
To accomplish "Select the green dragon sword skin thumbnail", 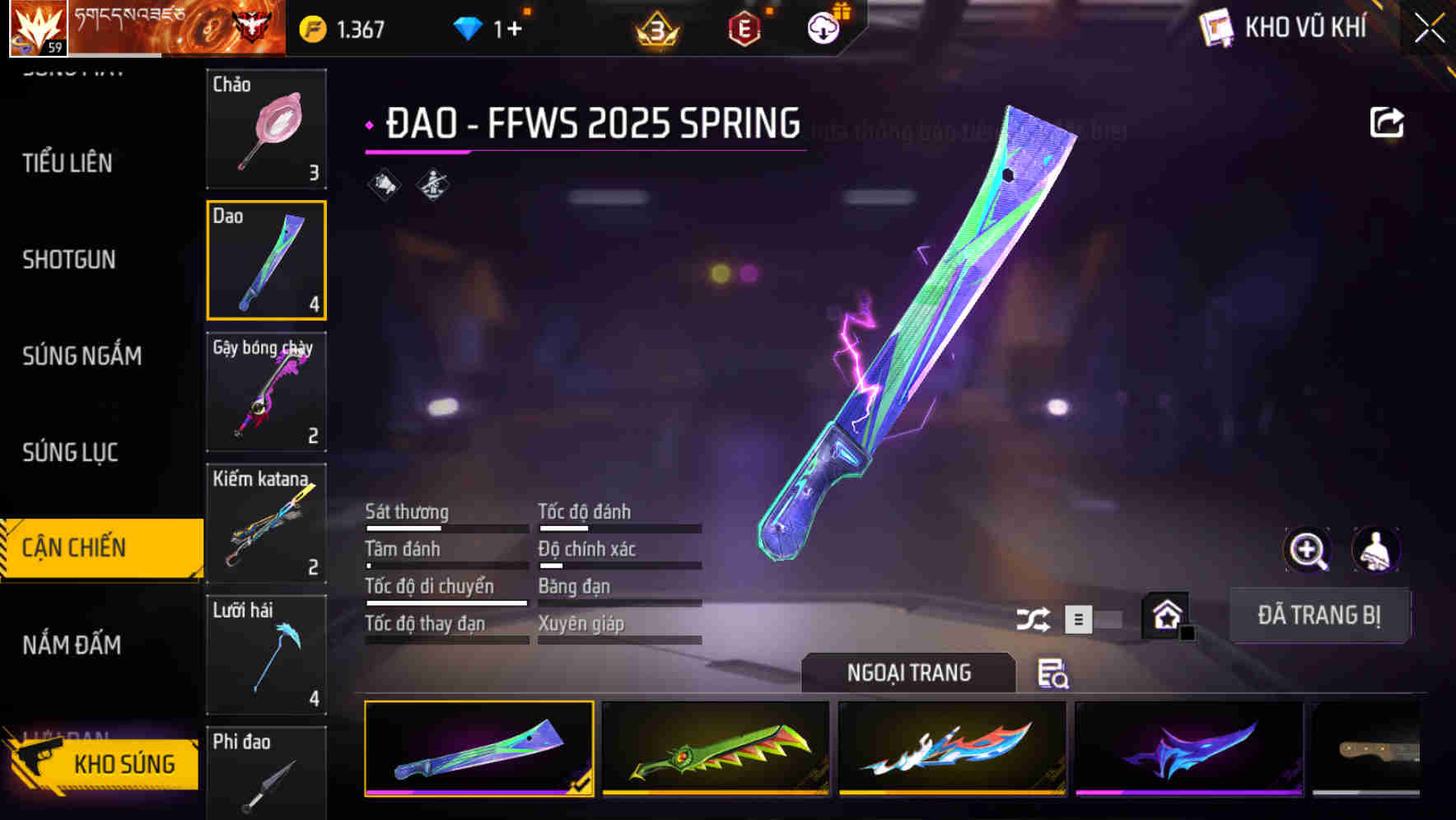I will (x=716, y=749).
